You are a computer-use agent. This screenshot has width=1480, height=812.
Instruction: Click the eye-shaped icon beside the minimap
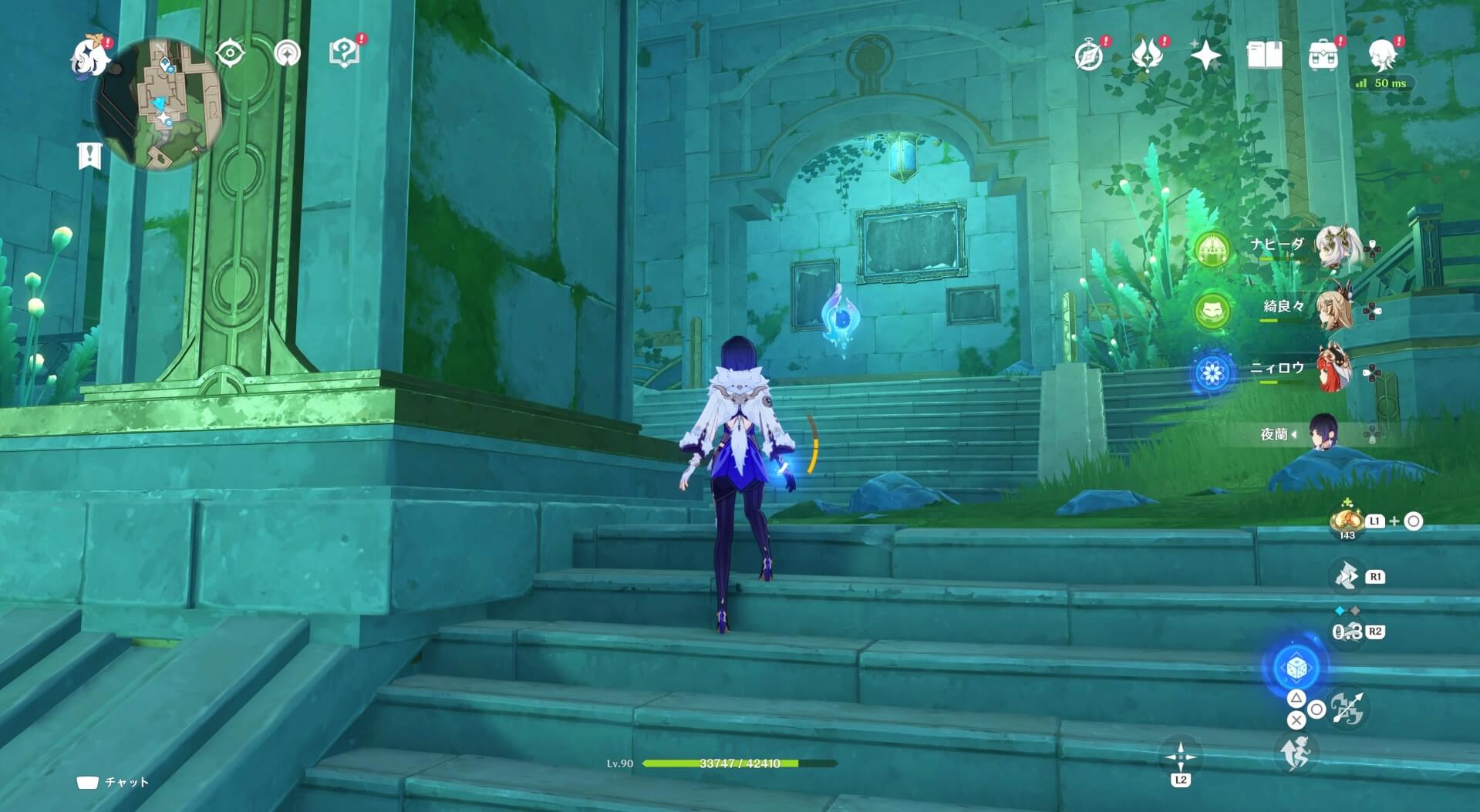click(230, 54)
